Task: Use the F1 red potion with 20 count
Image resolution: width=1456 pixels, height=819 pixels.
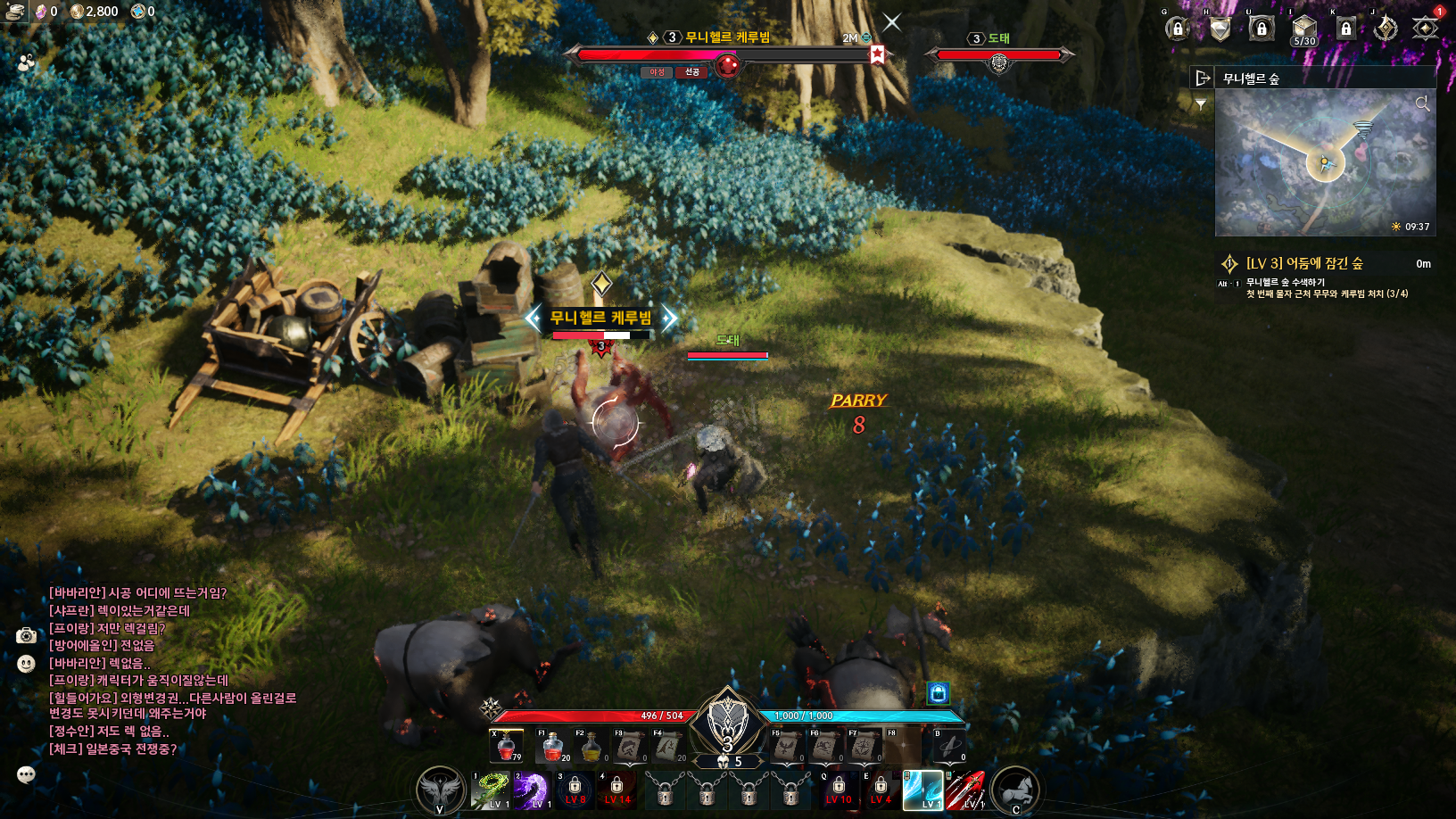Action: click(553, 746)
